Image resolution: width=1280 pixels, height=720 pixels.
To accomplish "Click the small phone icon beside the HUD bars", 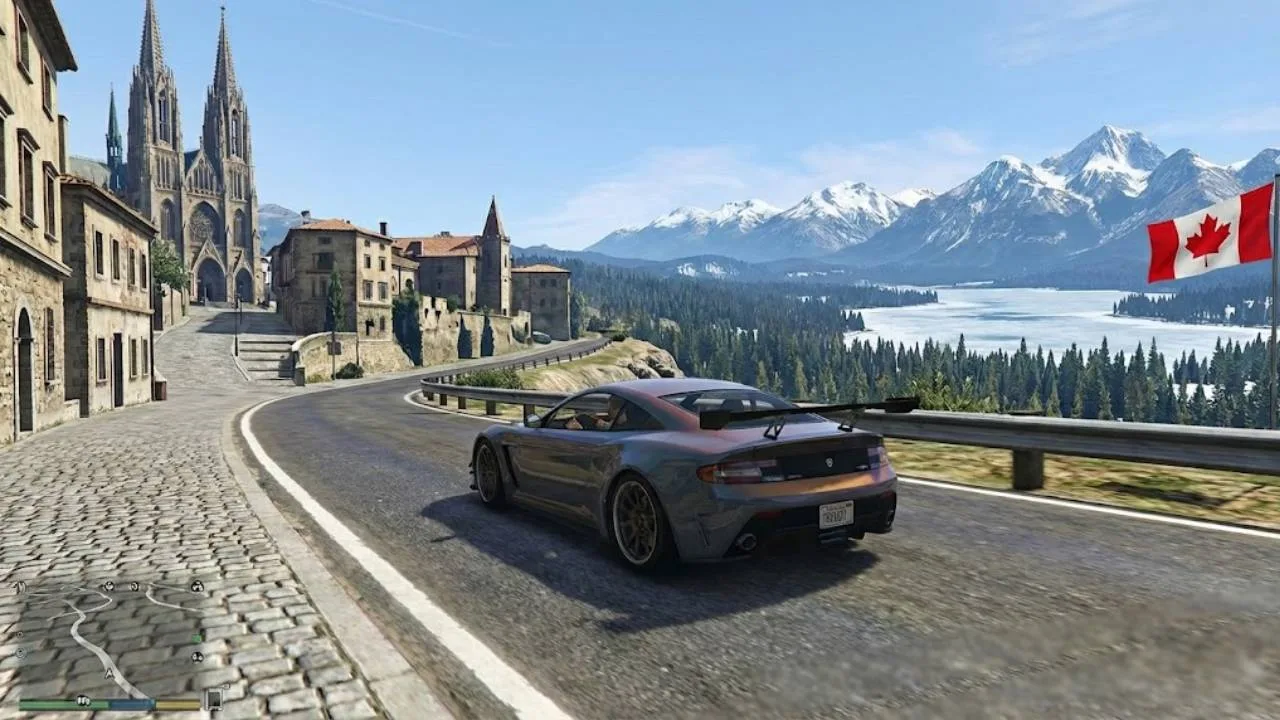I will 213,700.
